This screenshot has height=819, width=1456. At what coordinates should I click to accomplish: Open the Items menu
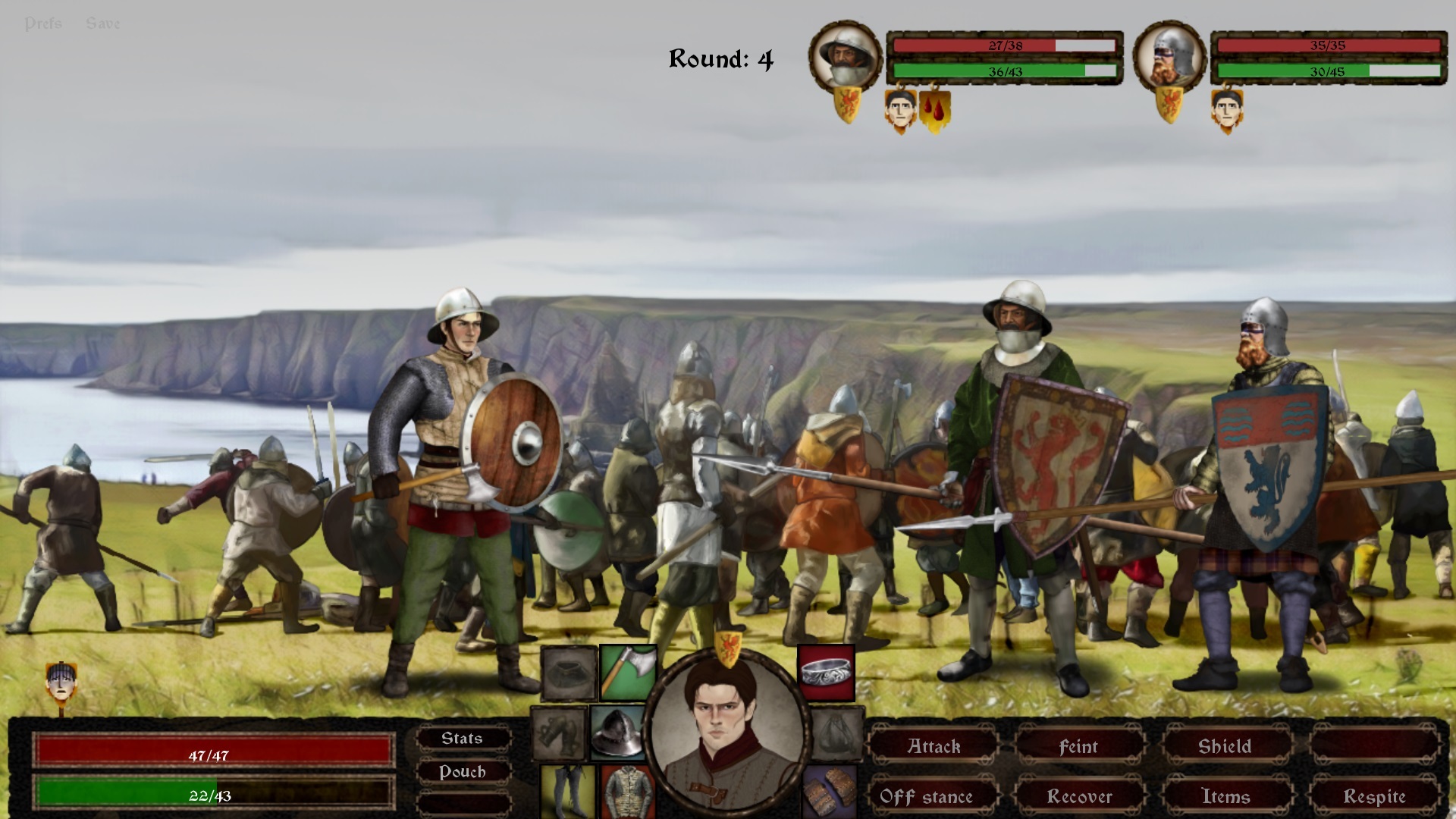point(1225,796)
